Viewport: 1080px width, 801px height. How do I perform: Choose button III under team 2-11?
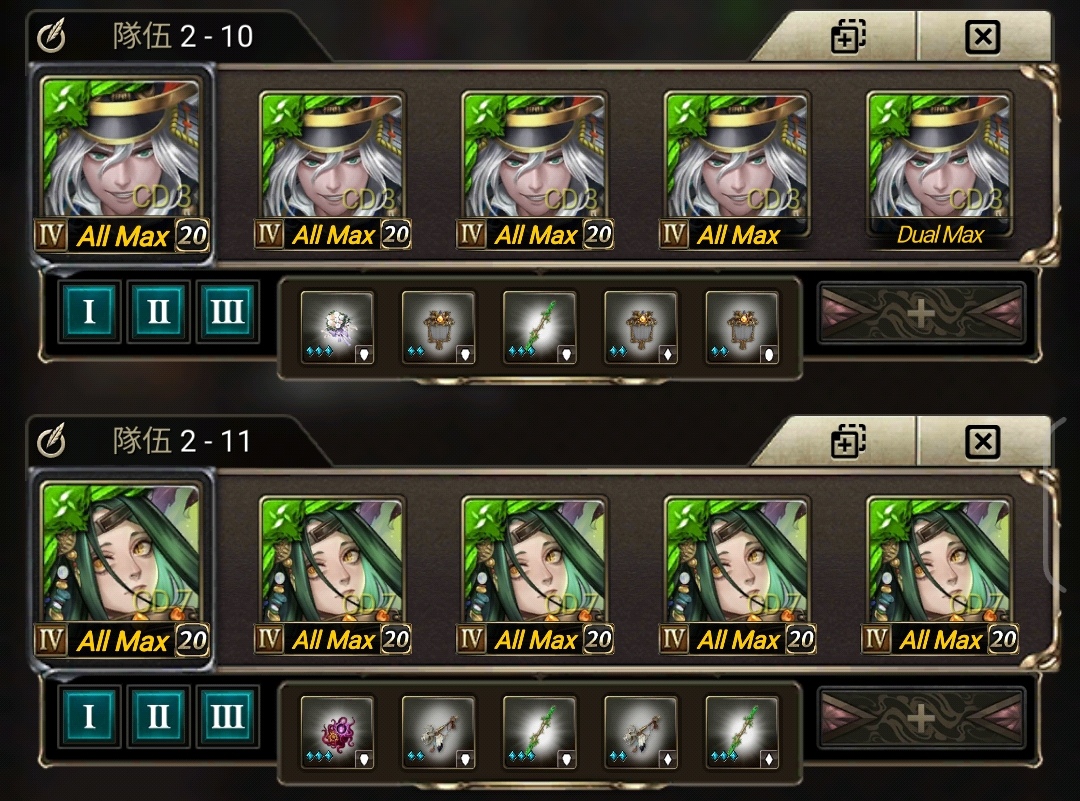click(227, 717)
